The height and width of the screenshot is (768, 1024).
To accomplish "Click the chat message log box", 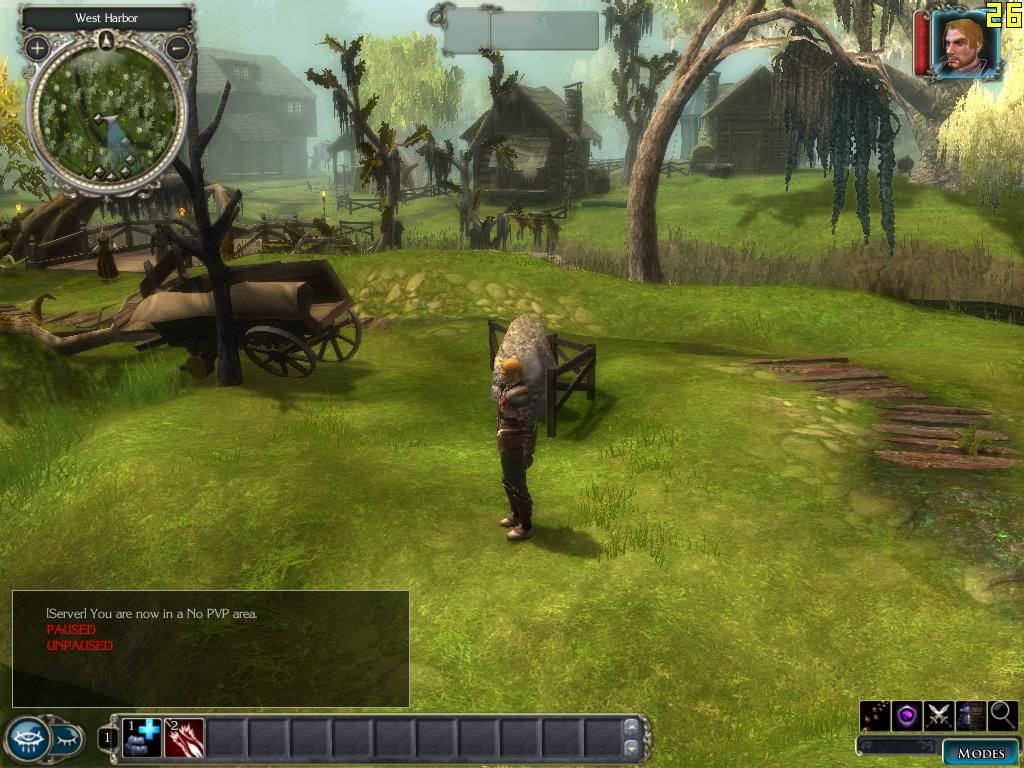I will pos(211,648).
